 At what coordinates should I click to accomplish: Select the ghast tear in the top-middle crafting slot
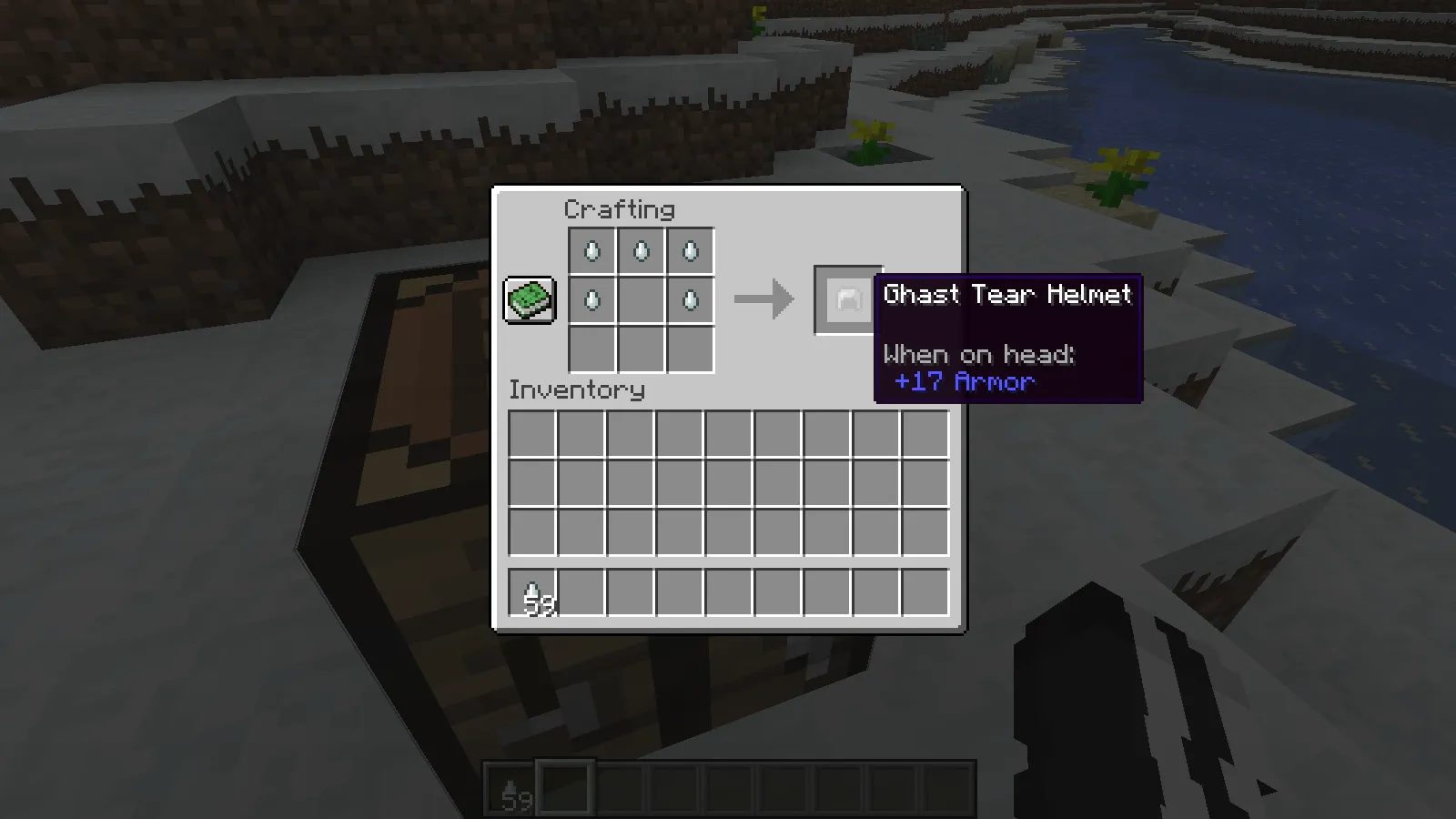641,250
